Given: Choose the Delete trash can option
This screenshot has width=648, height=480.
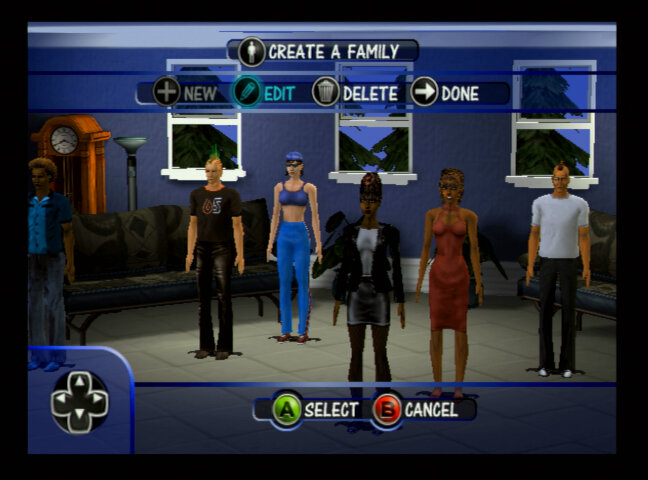Looking at the screenshot, I should [354, 94].
